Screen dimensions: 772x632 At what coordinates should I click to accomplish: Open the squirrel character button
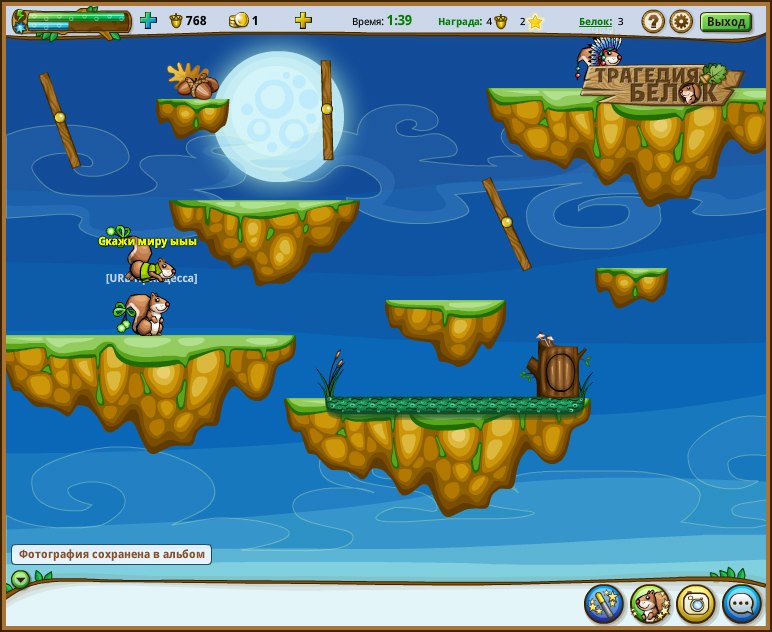[x=650, y=603]
